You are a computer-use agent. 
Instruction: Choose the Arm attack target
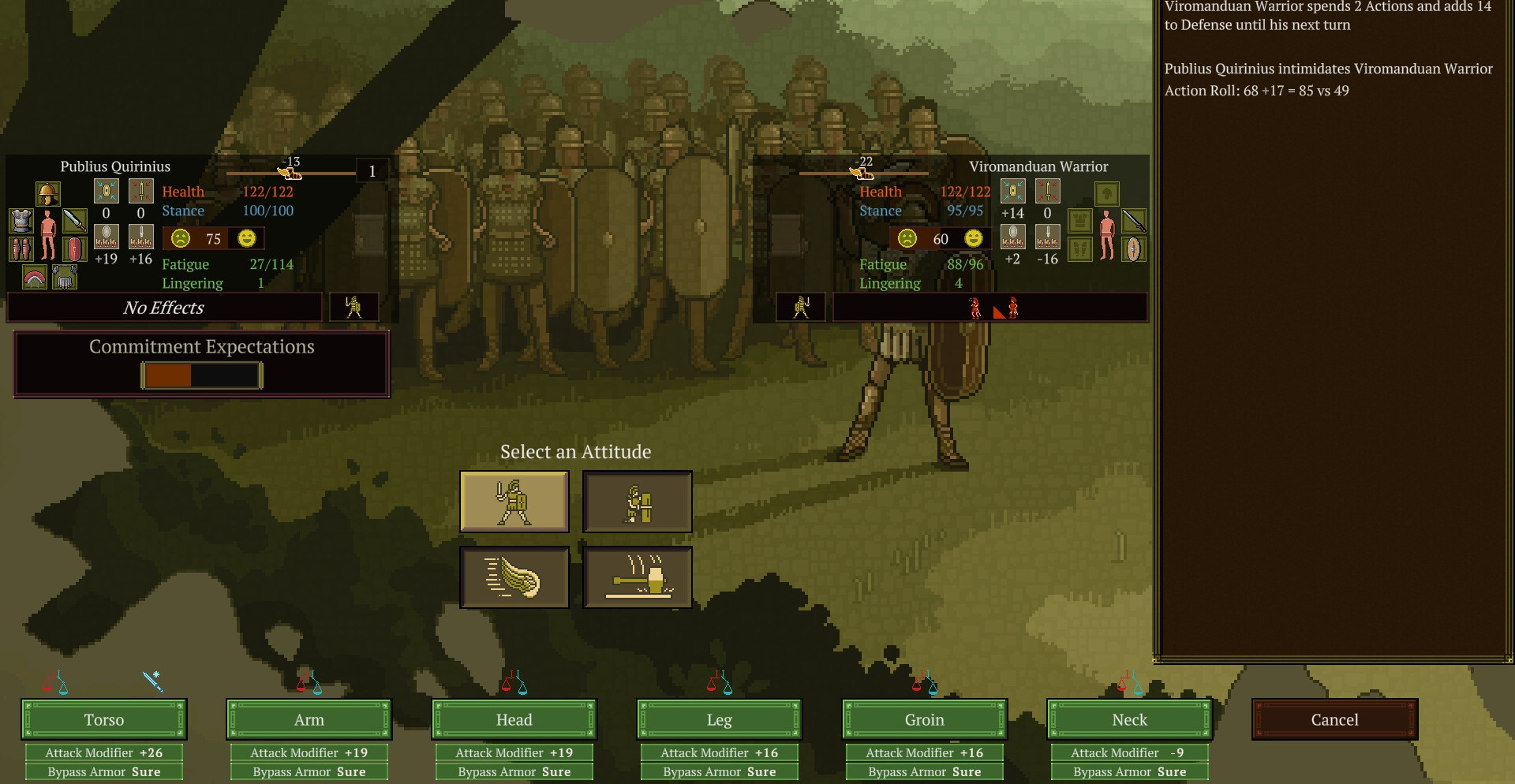click(x=309, y=719)
